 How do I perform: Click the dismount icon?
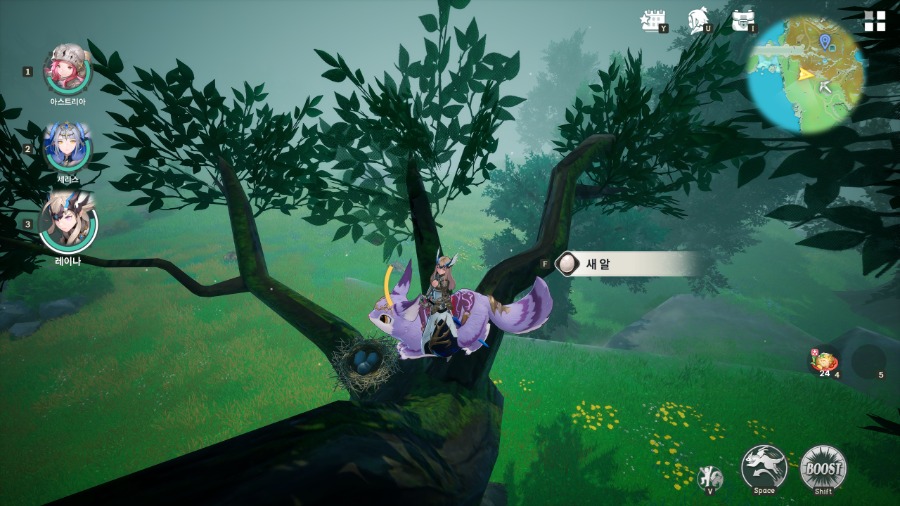709,477
